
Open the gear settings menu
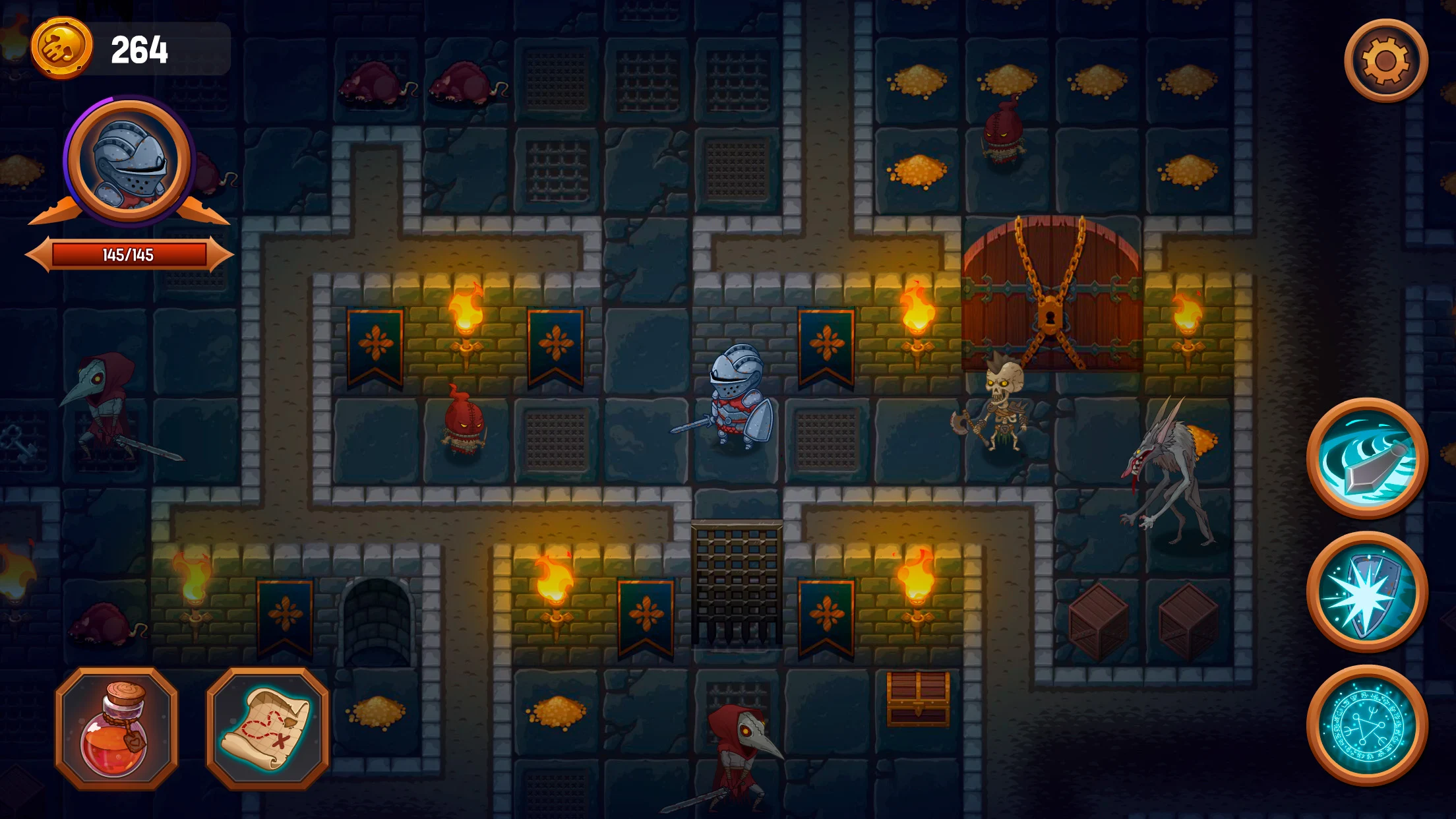click(1385, 61)
